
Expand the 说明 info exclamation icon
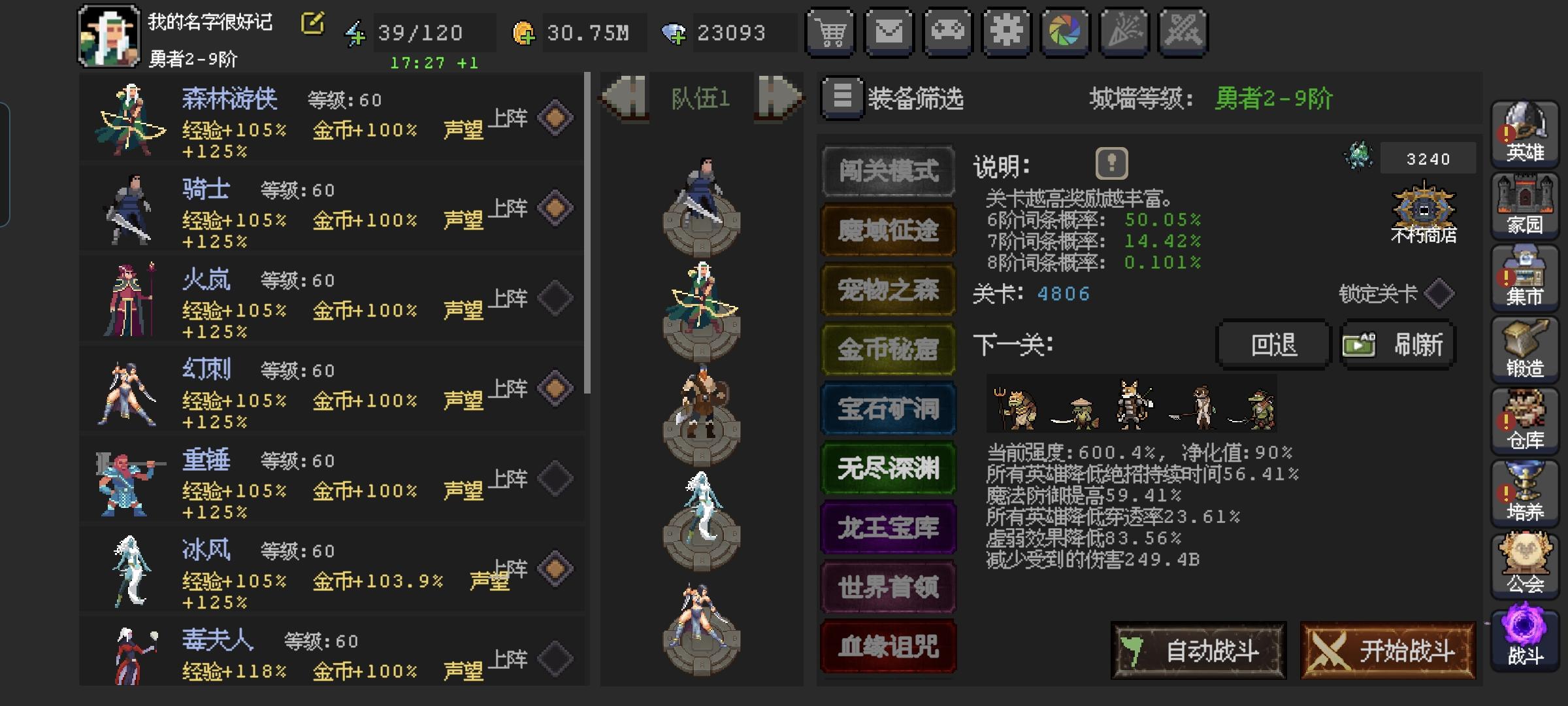[x=1113, y=164]
